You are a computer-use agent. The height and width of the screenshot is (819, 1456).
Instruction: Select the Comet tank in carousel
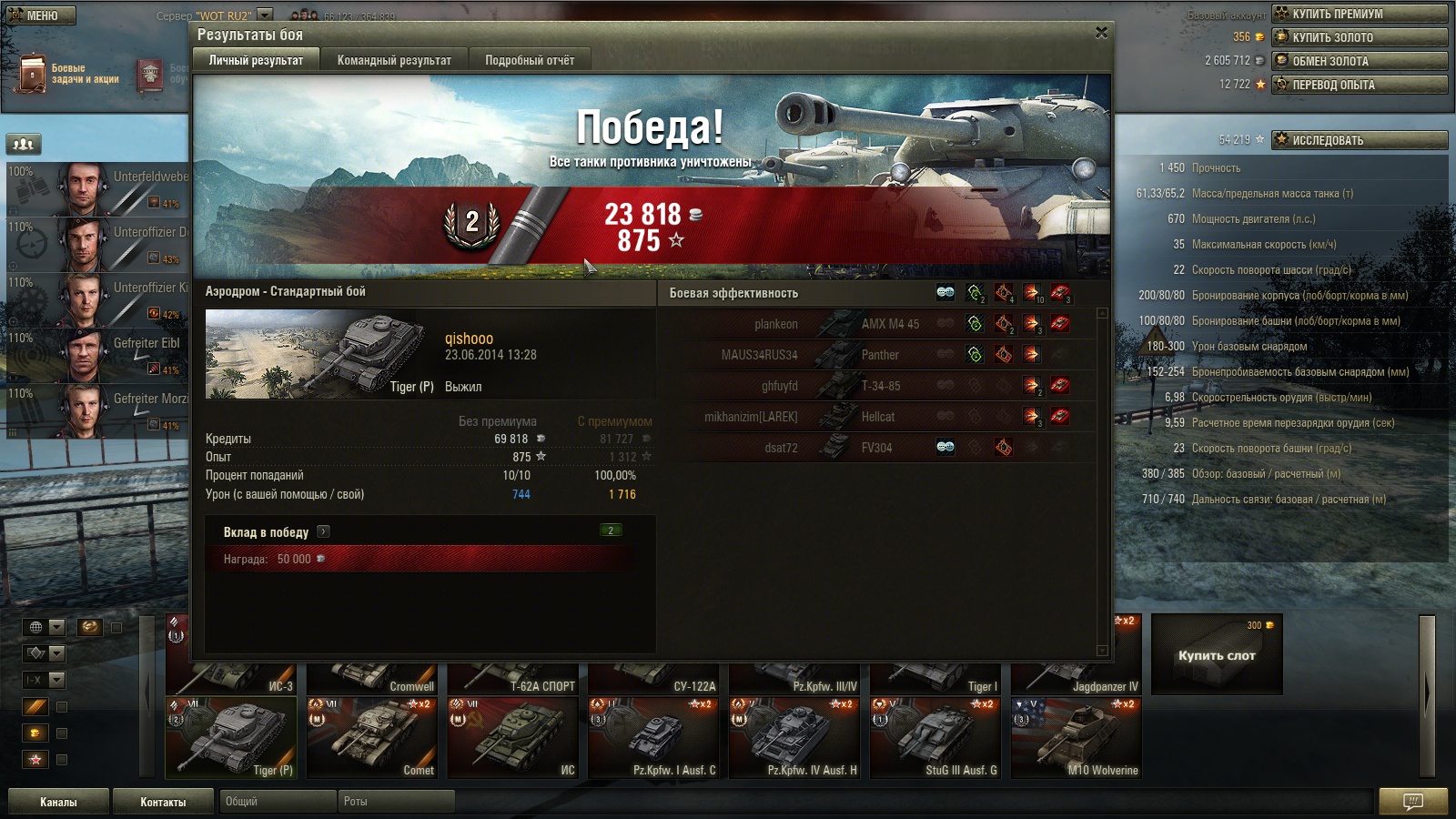click(373, 738)
